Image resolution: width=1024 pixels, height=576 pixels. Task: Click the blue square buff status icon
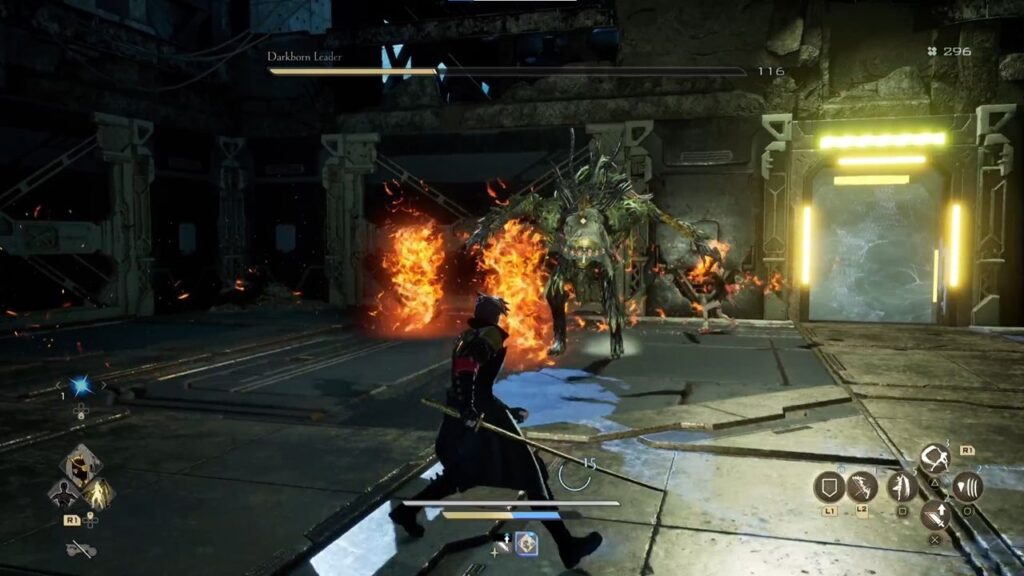[526, 544]
